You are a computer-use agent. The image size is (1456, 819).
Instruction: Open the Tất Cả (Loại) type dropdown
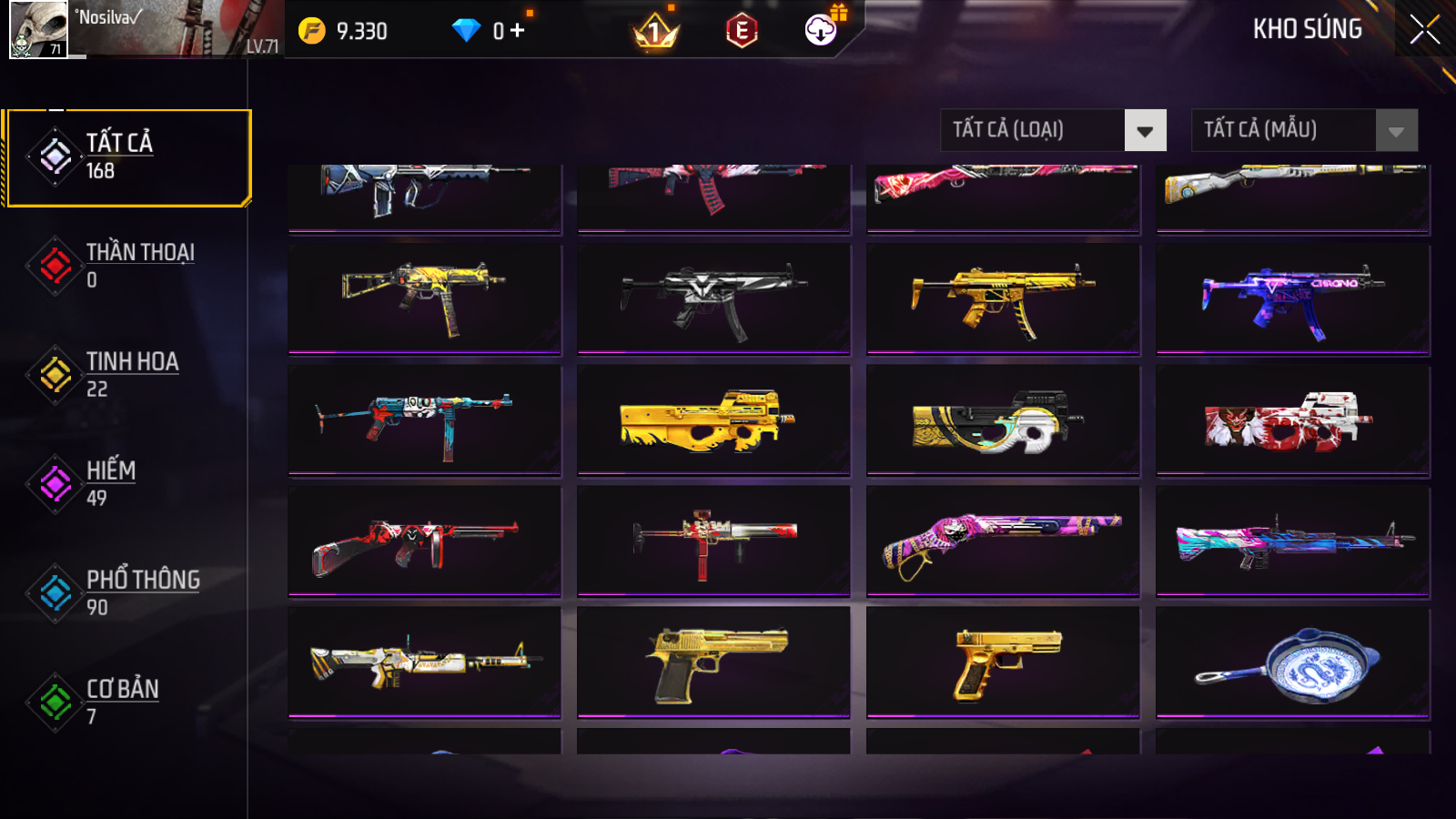[1145, 131]
